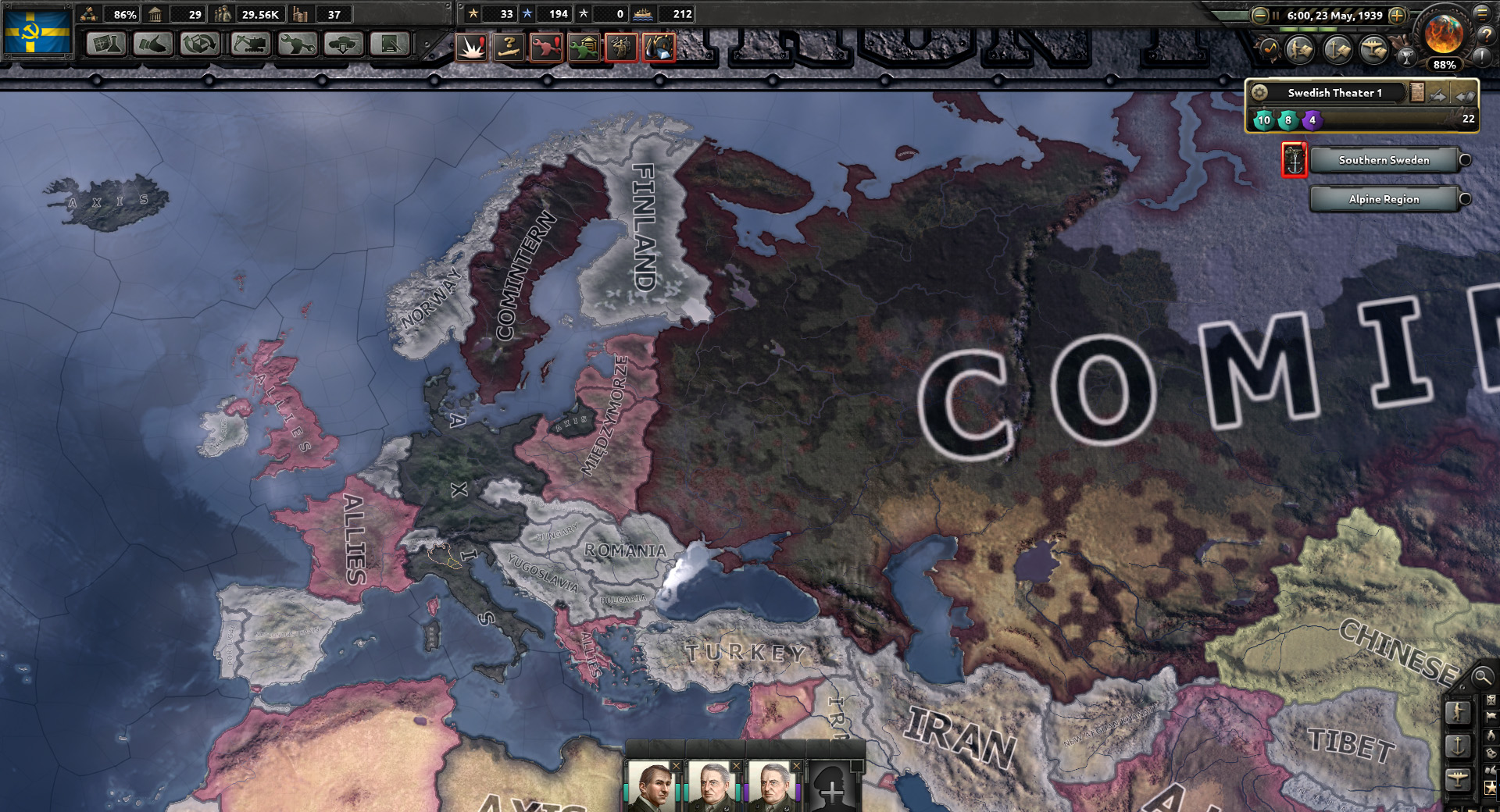Open the Research tab
Image resolution: width=1500 pixels, height=812 pixels.
106,45
